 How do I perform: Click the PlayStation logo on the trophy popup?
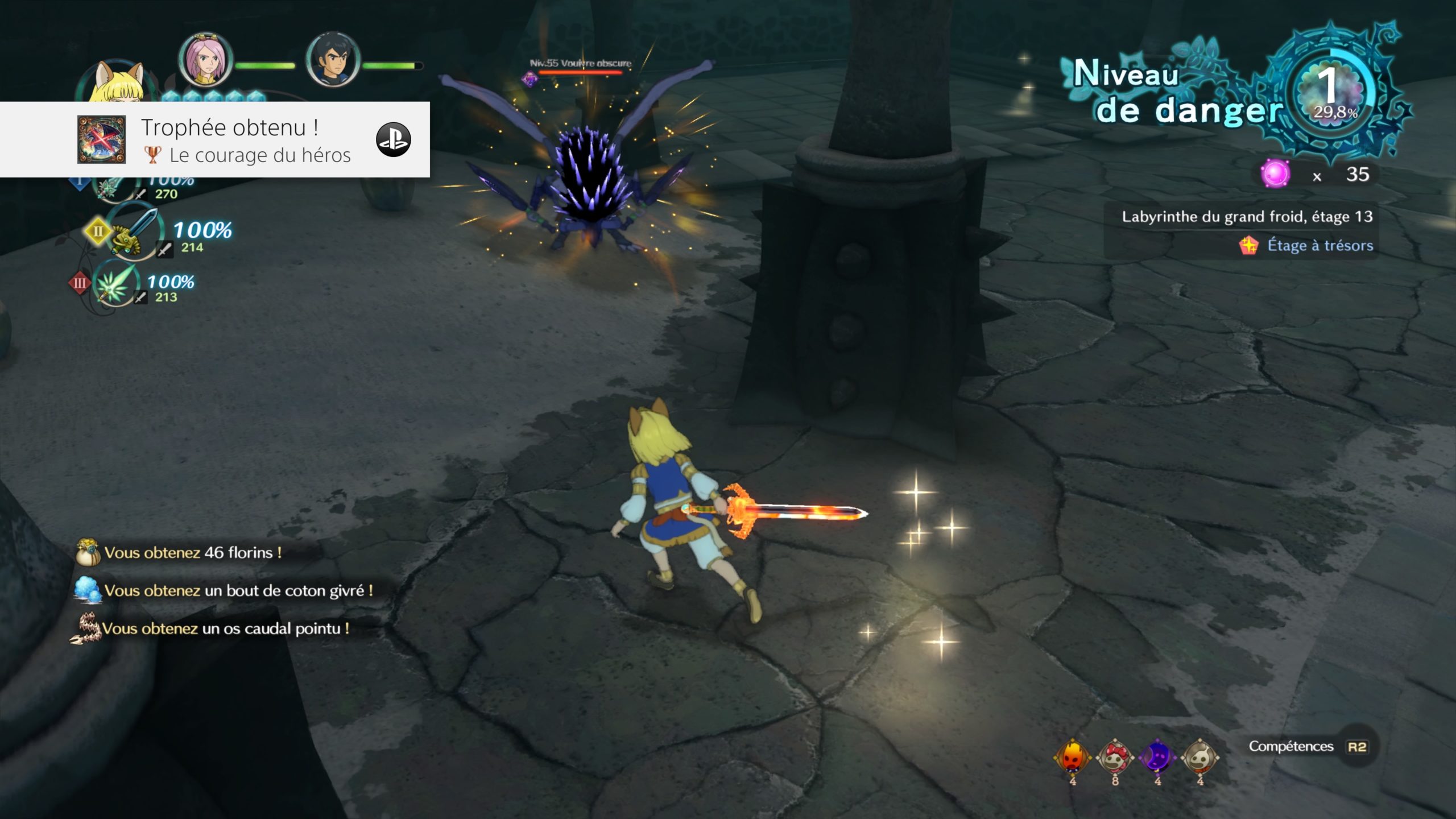[x=393, y=139]
